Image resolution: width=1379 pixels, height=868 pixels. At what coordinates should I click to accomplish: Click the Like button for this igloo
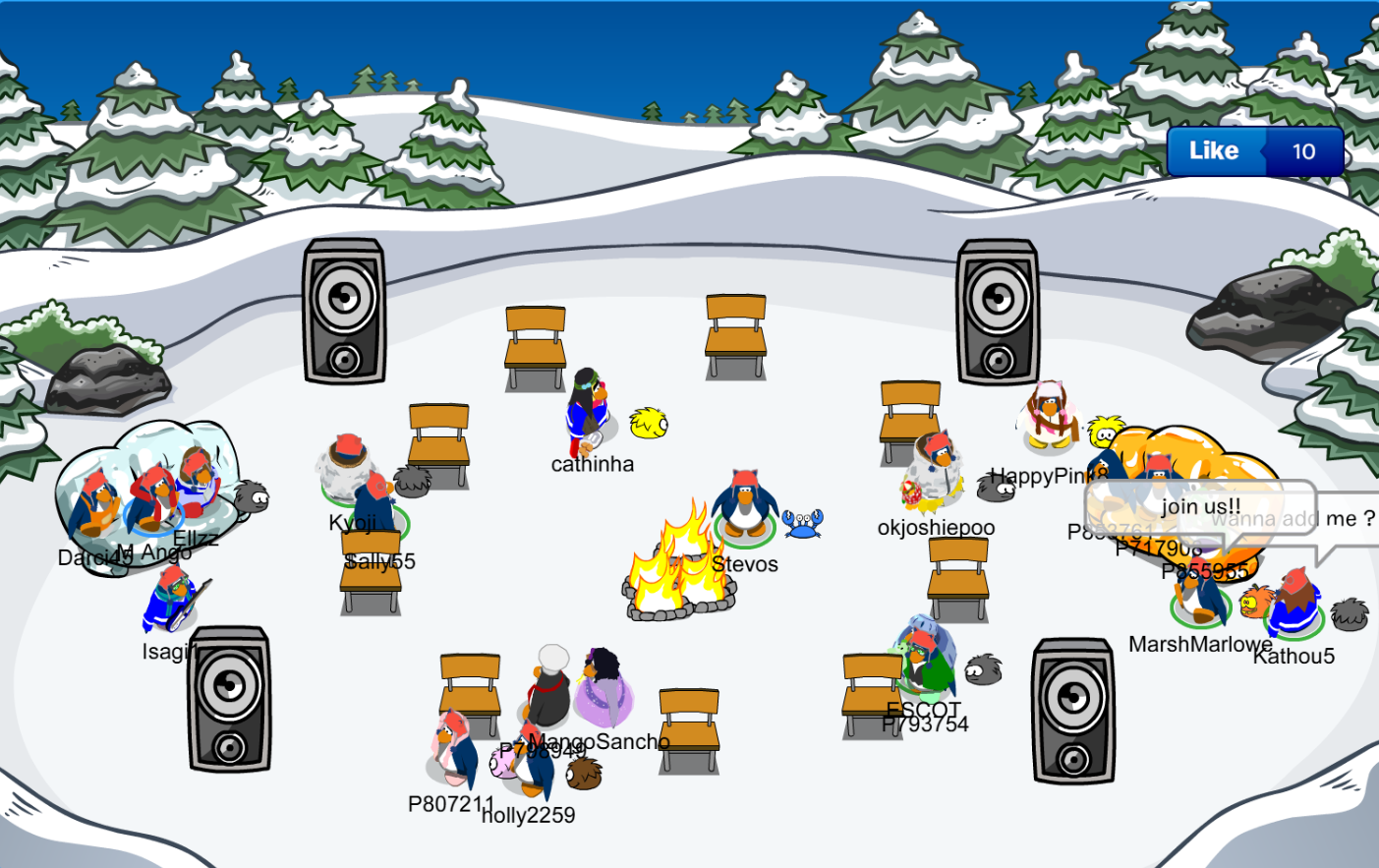(x=1215, y=151)
